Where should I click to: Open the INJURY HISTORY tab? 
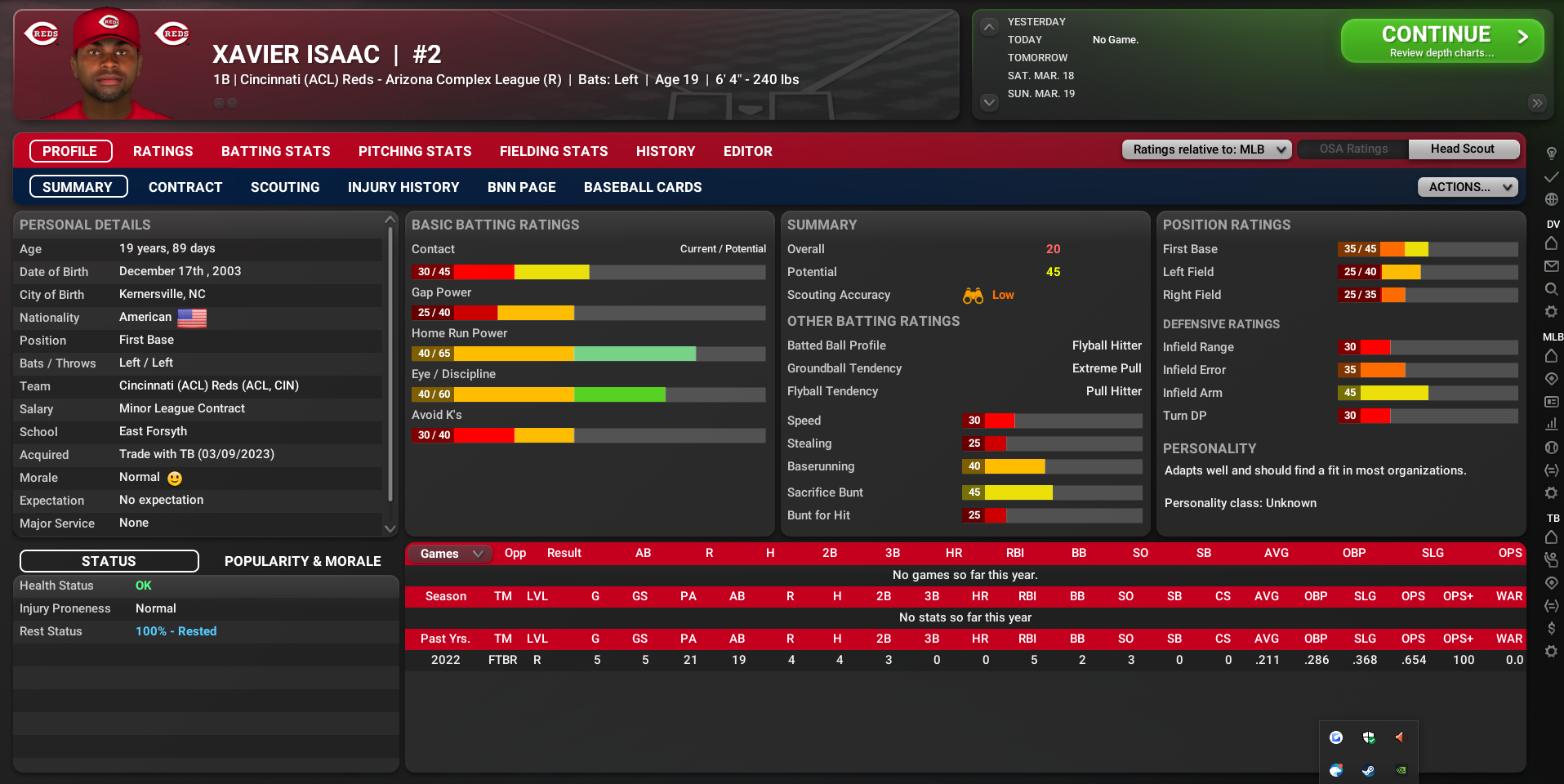403,187
